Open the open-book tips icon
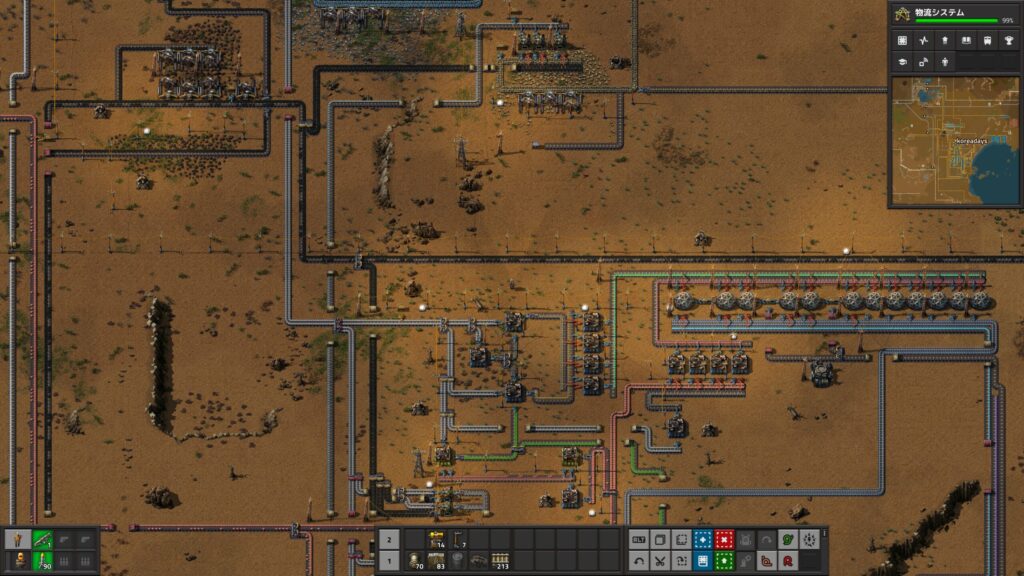The width and height of the screenshot is (1024, 576). coord(966,41)
